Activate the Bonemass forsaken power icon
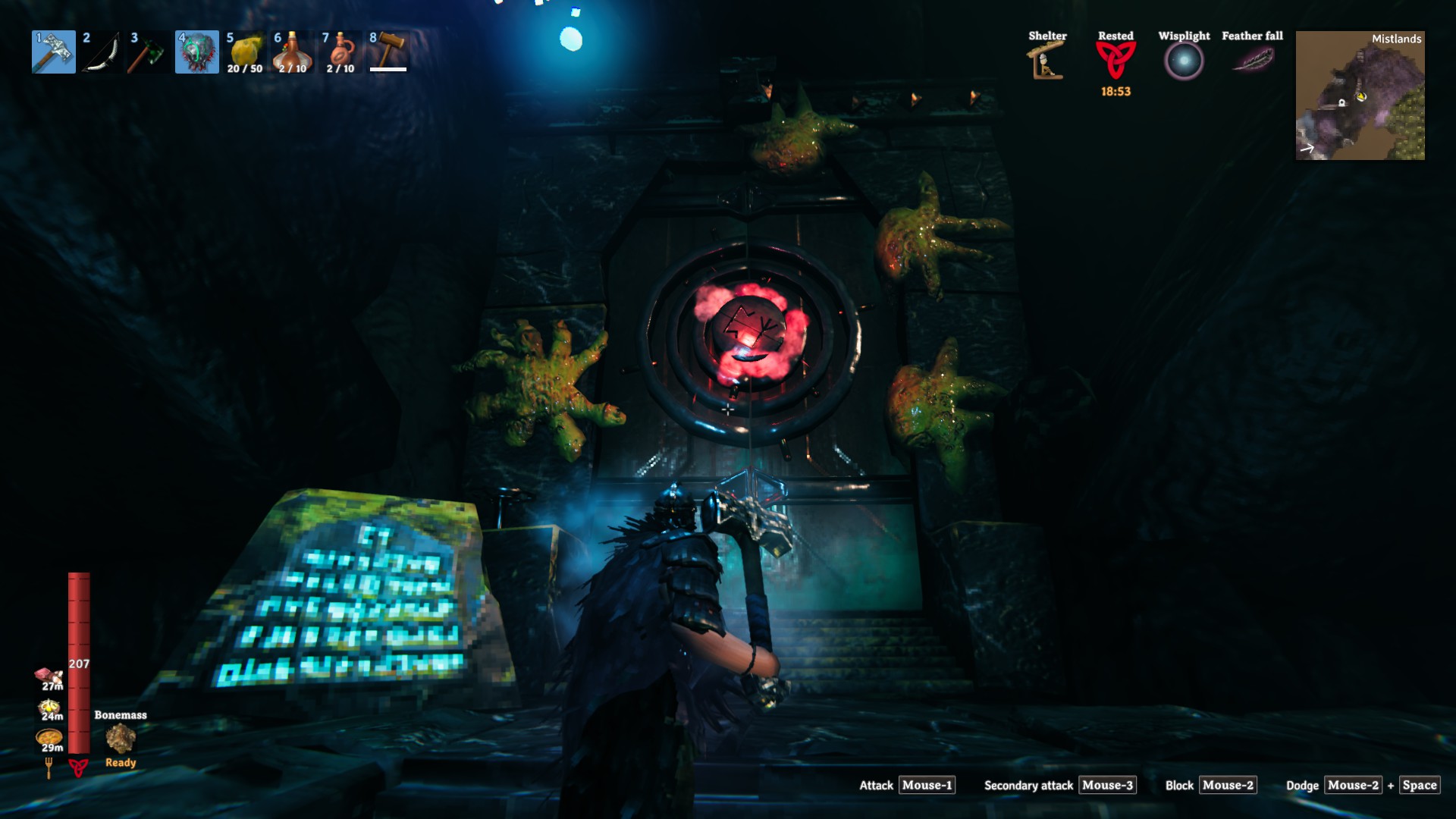 (x=121, y=739)
